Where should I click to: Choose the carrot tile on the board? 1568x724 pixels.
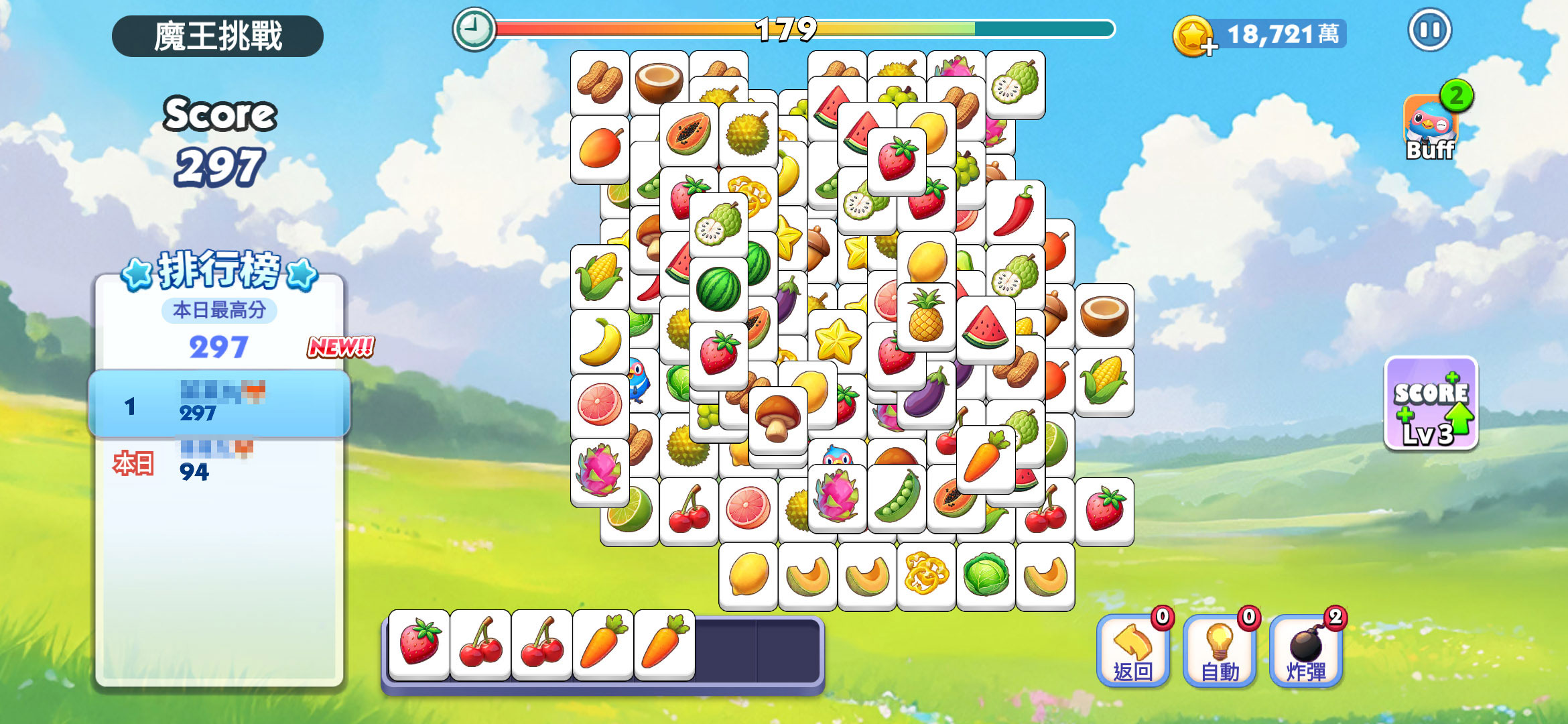pyautogui.click(x=985, y=459)
